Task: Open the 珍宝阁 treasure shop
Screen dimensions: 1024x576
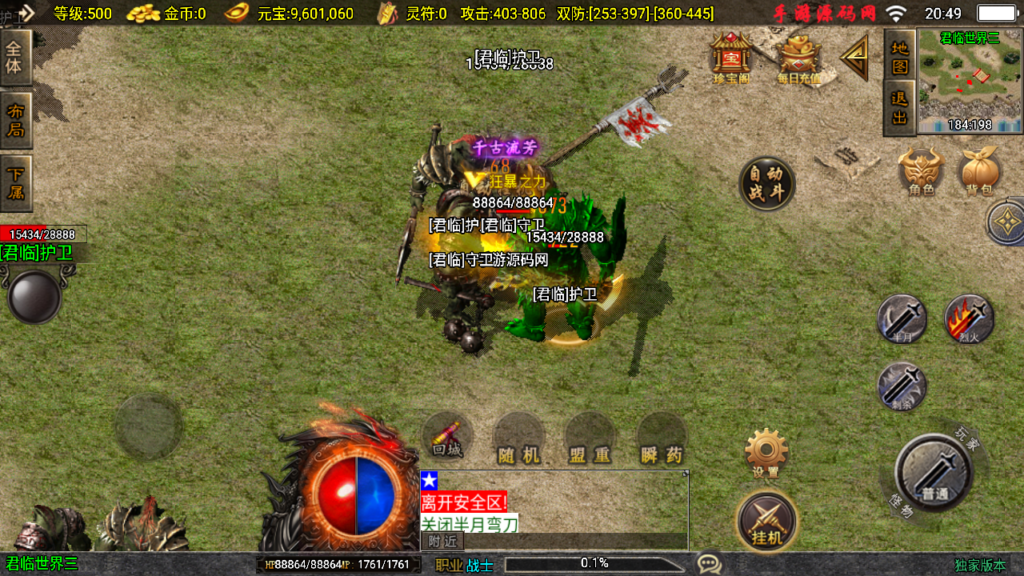Action: [x=732, y=57]
